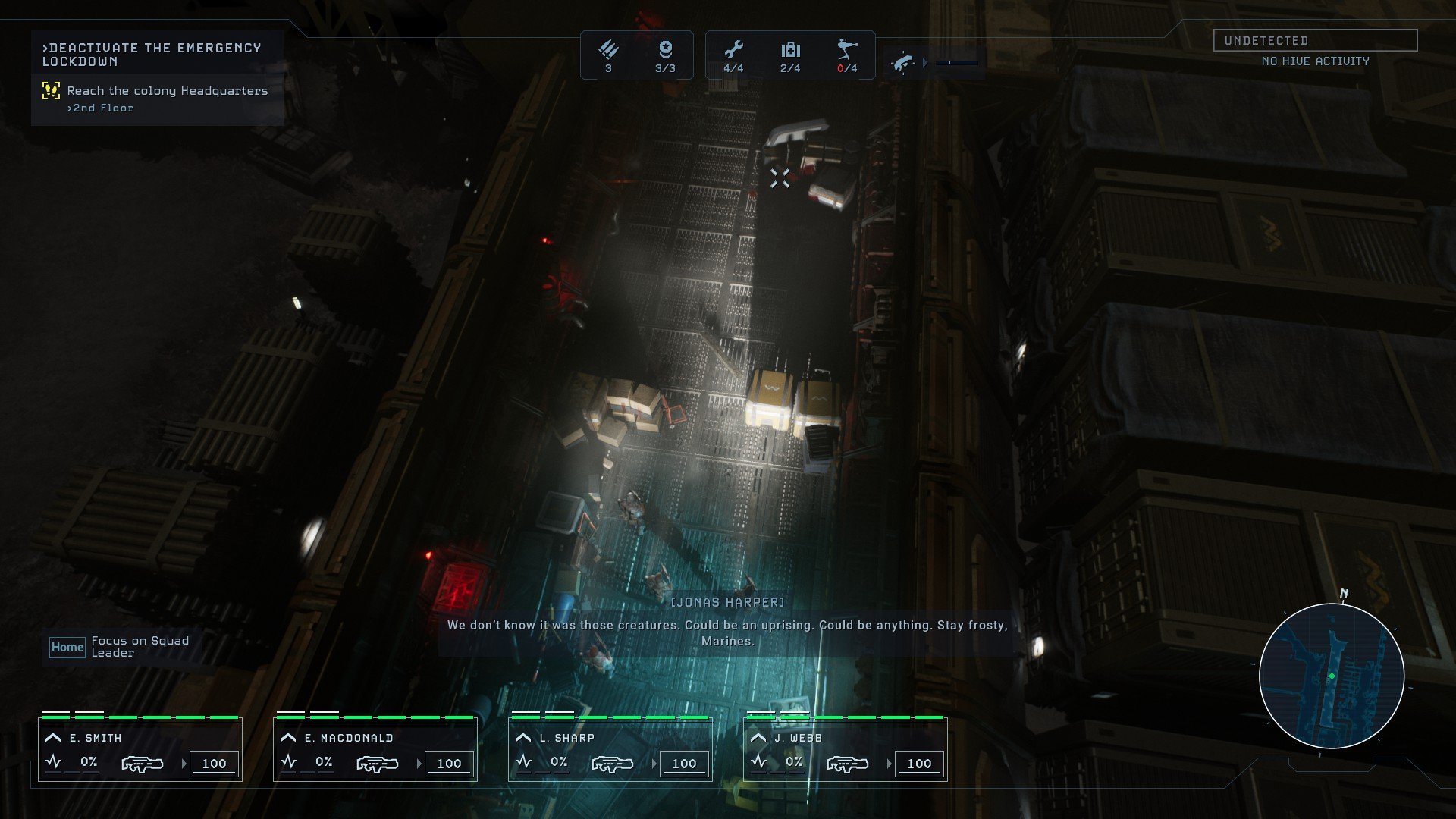Click the objective tracker for colony Headquarters
Viewport: 1456px width, 819px height.
coord(167,91)
